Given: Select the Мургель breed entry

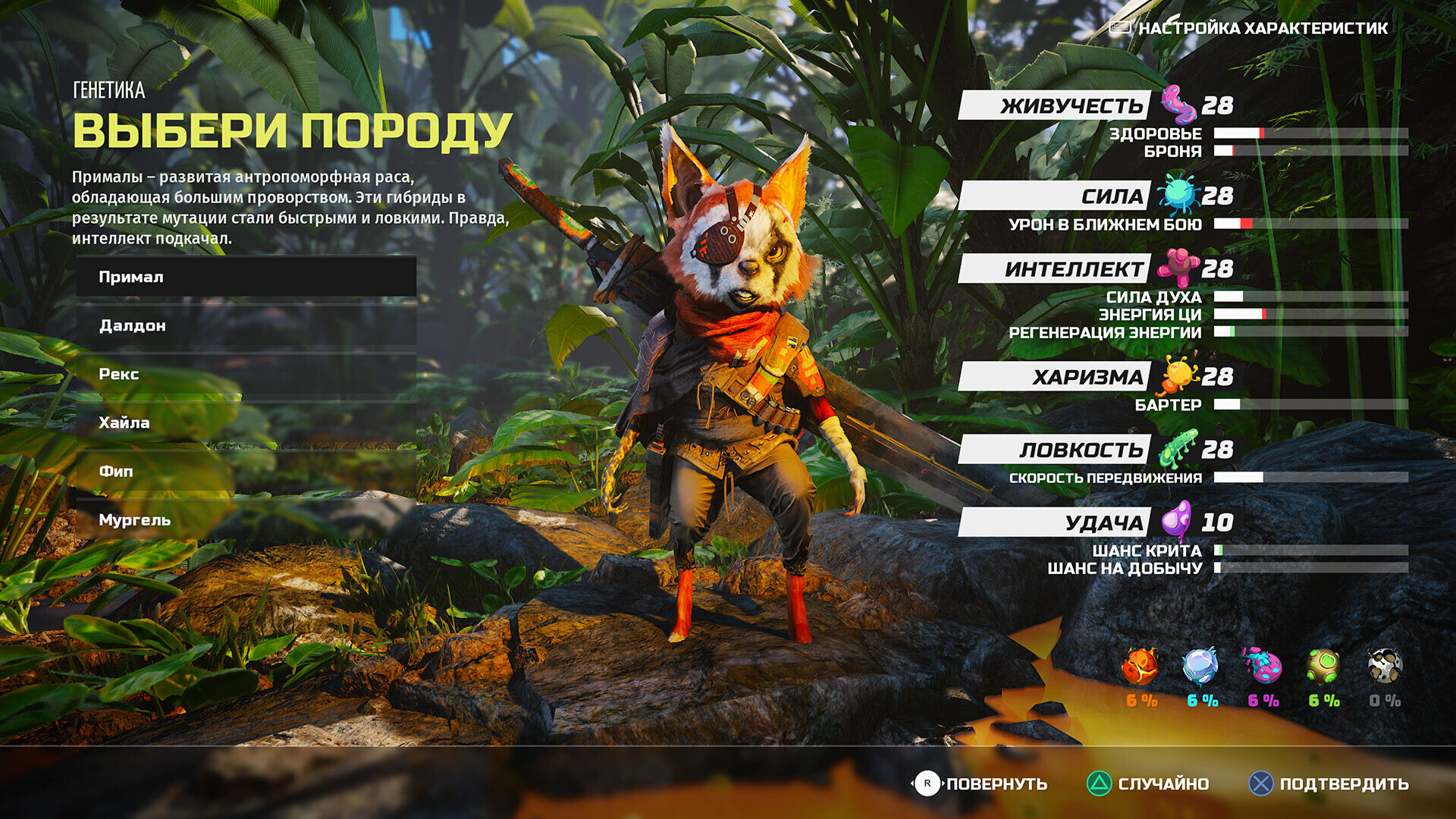Looking at the screenshot, I should pos(246,519).
